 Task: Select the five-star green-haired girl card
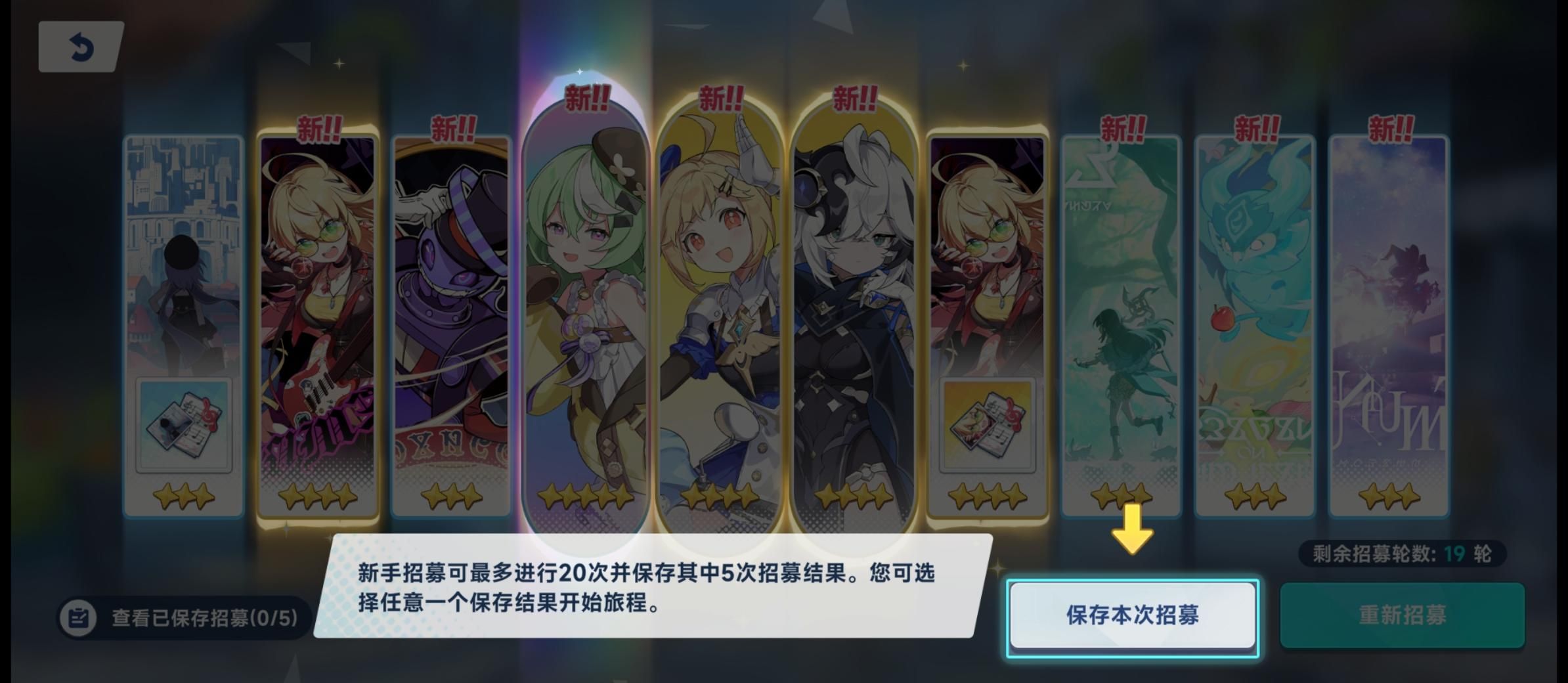pyautogui.click(x=584, y=296)
